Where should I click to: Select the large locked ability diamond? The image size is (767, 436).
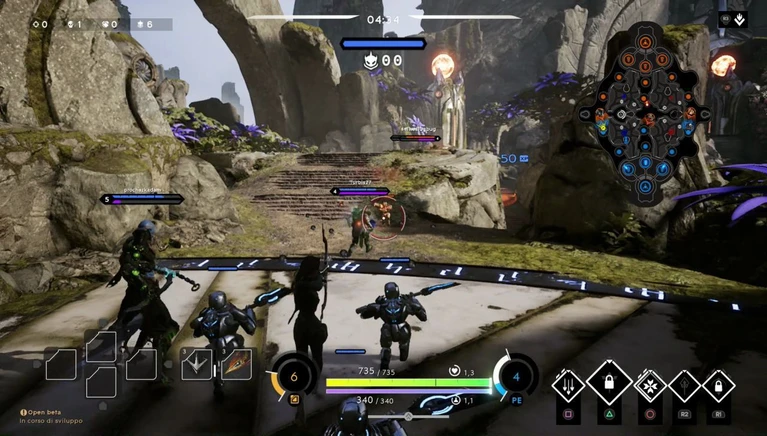(x=609, y=382)
